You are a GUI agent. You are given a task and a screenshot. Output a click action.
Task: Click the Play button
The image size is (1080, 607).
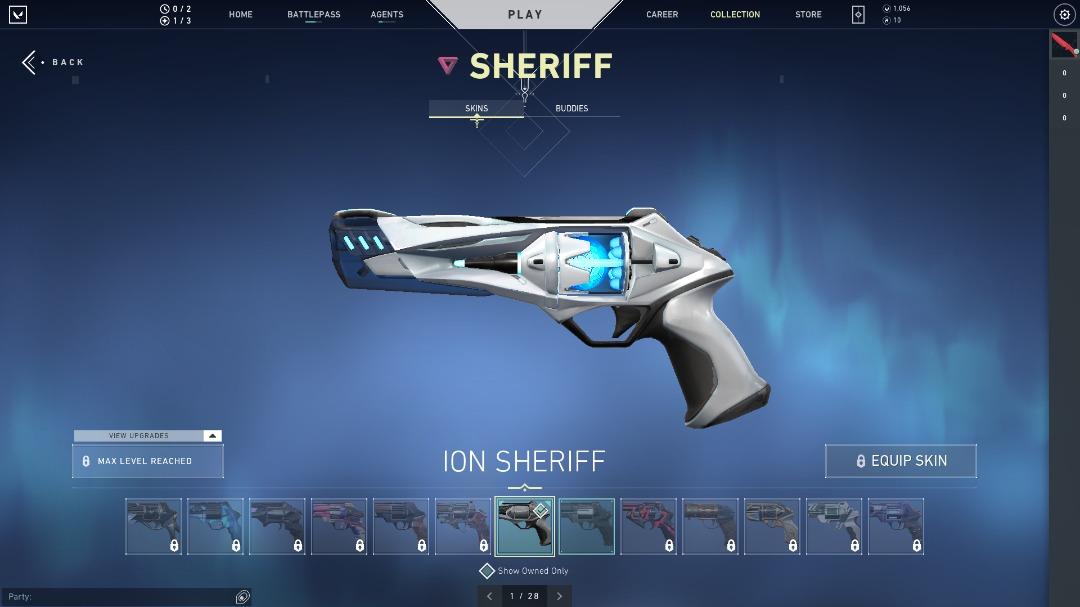[x=525, y=15]
